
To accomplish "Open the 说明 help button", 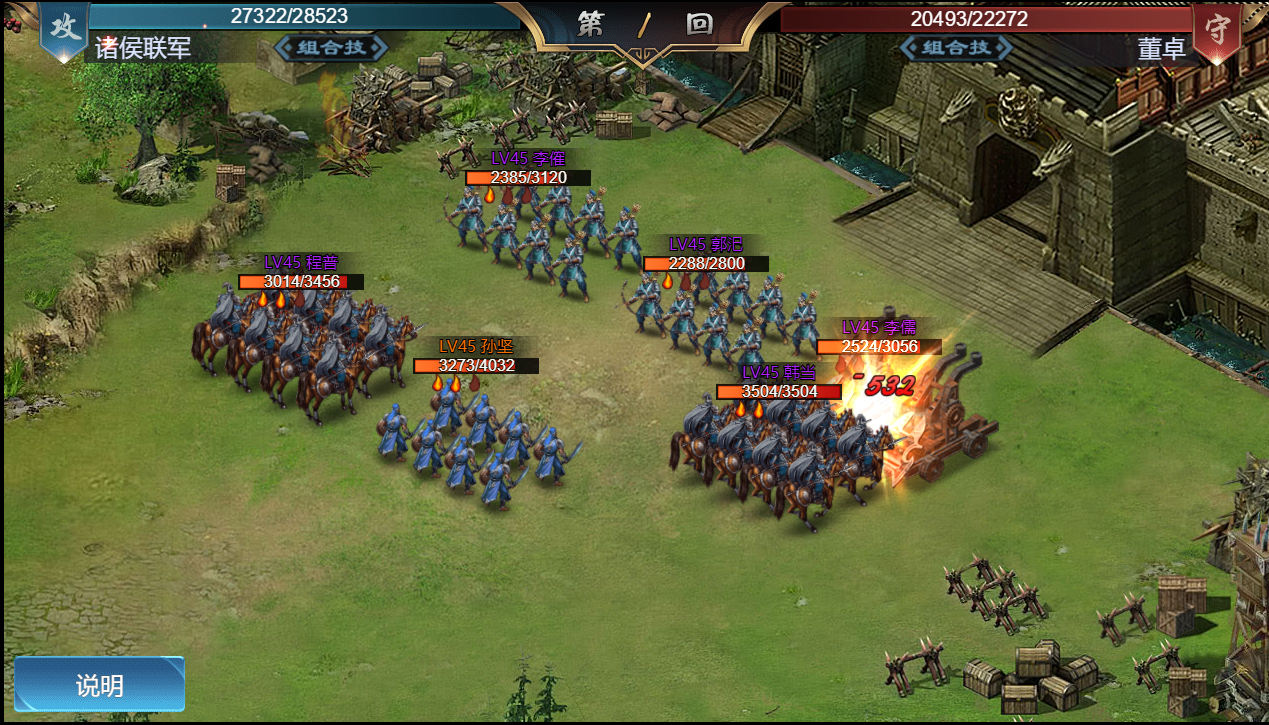I will tap(99, 685).
